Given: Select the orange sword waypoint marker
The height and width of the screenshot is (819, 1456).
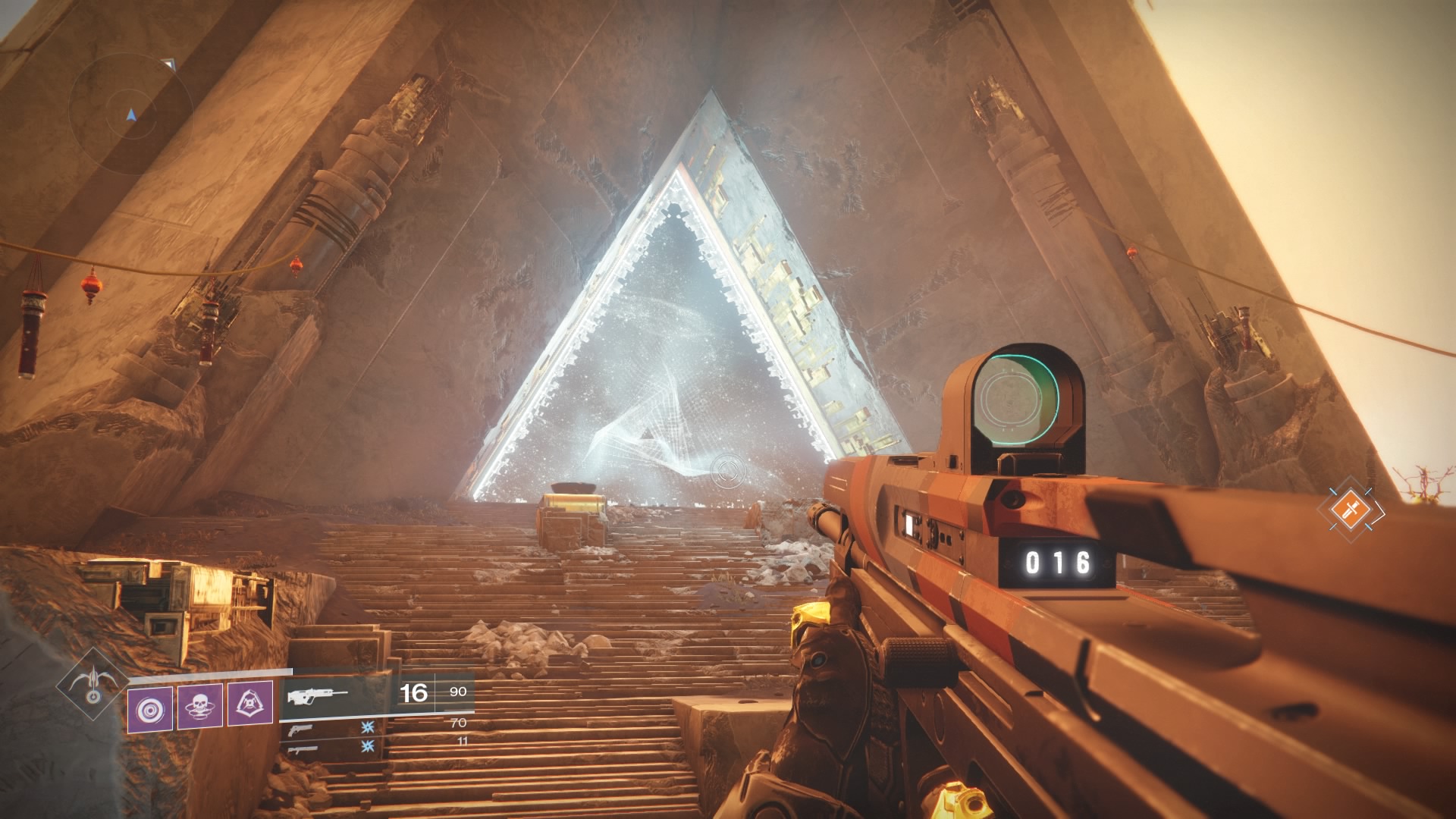Looking at the screenshot, I should click(x=1350, y=509).
